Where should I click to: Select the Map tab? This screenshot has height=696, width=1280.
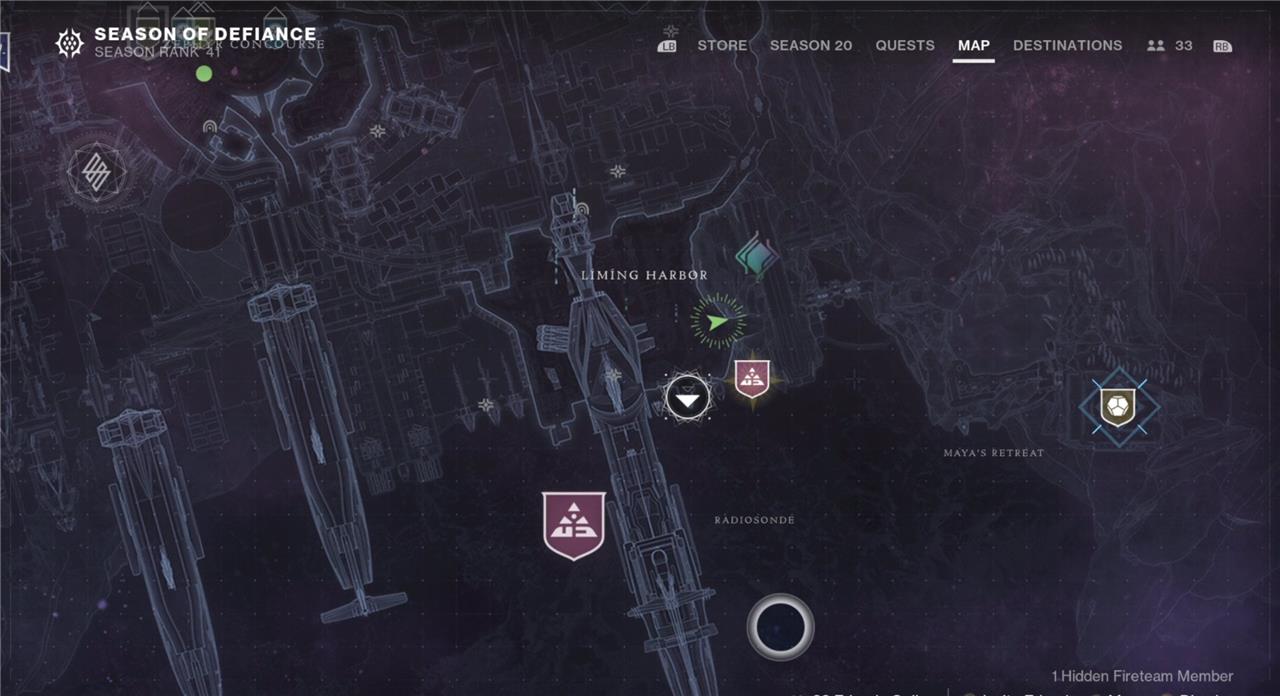point(973,45)
